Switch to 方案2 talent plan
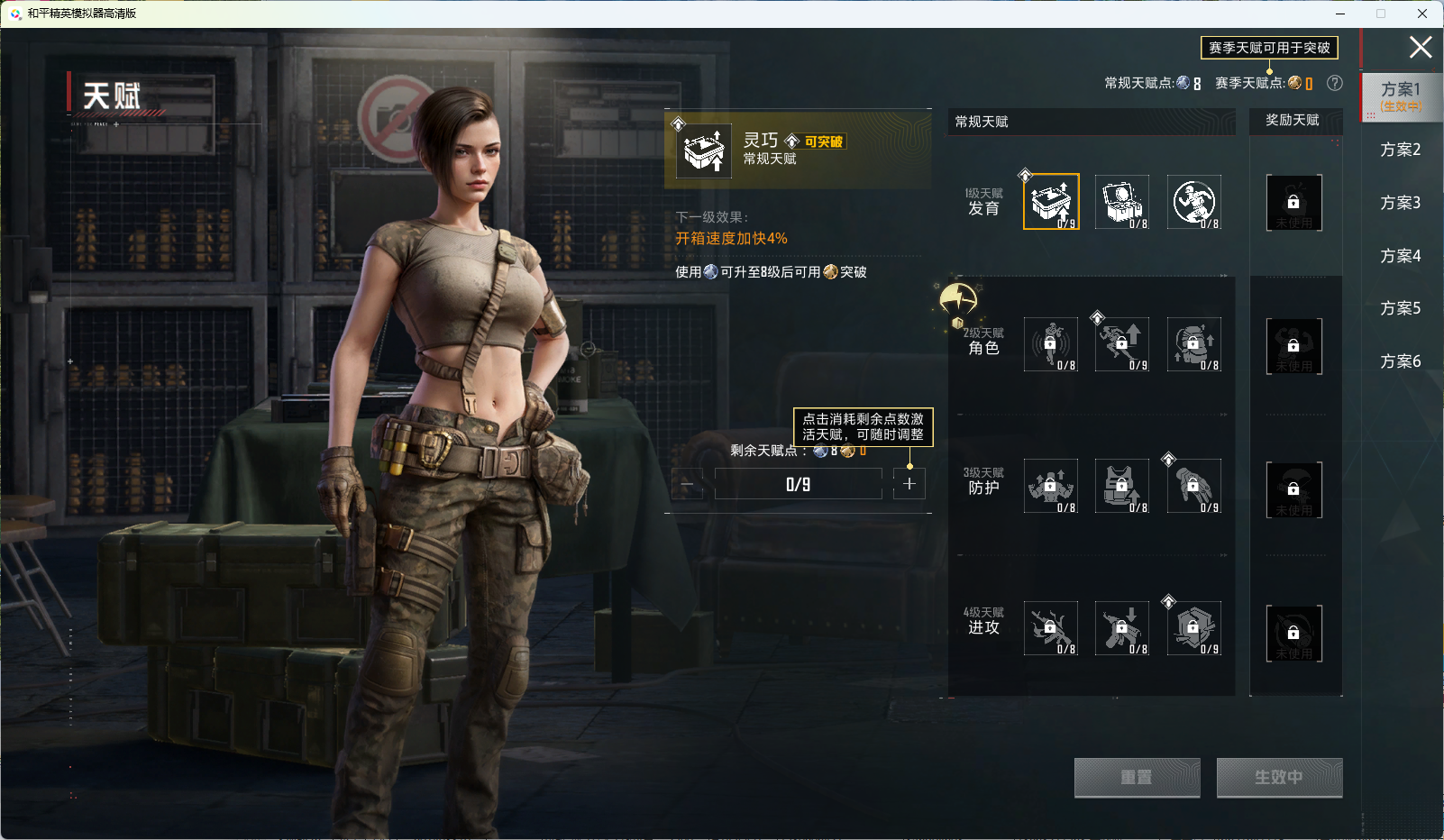Screen dimensions: 1444x840 pyautogui.click(x=1400, y=150)
